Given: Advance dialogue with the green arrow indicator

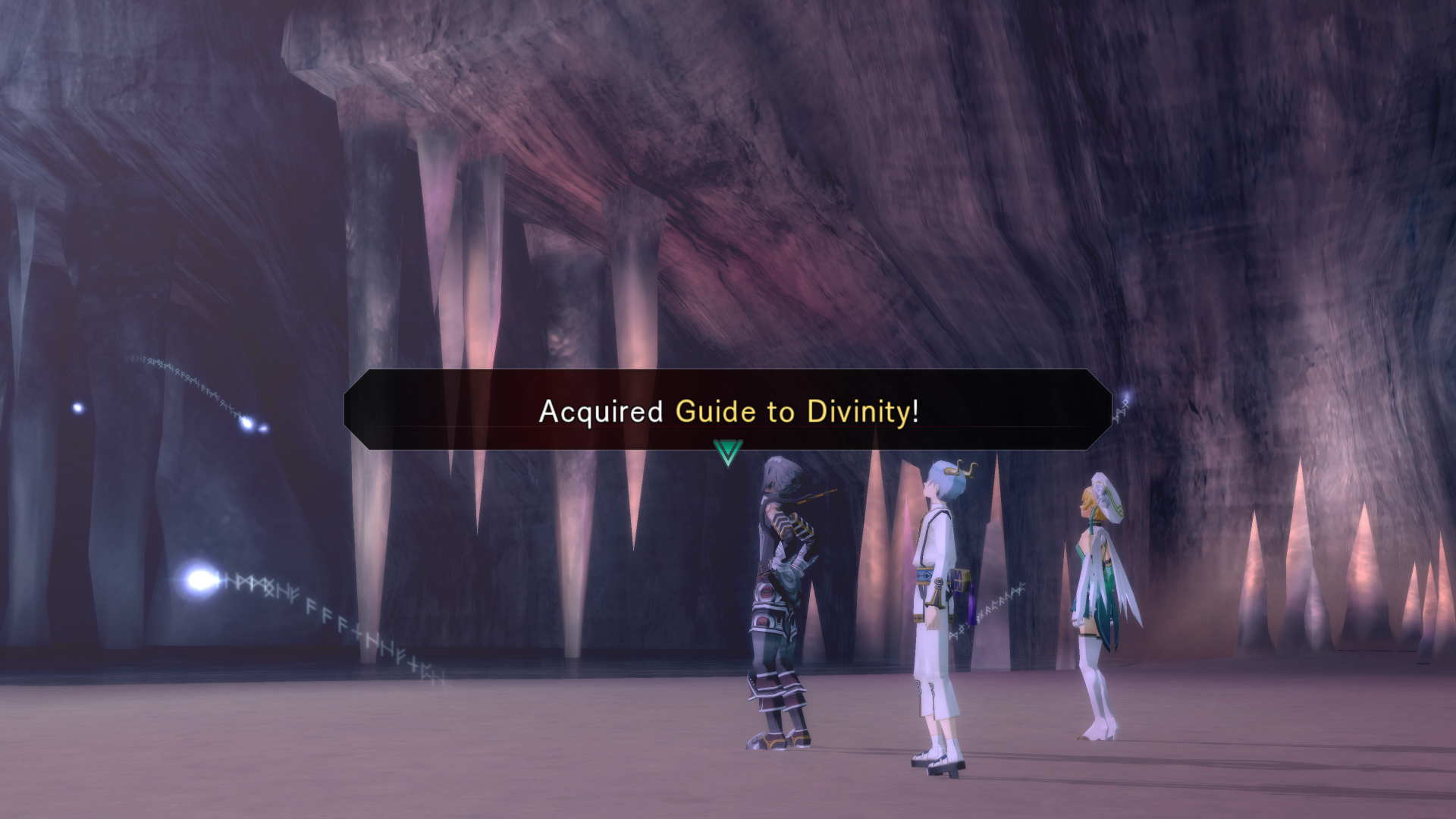Looking at the screenshot, I should pos(728,453).
